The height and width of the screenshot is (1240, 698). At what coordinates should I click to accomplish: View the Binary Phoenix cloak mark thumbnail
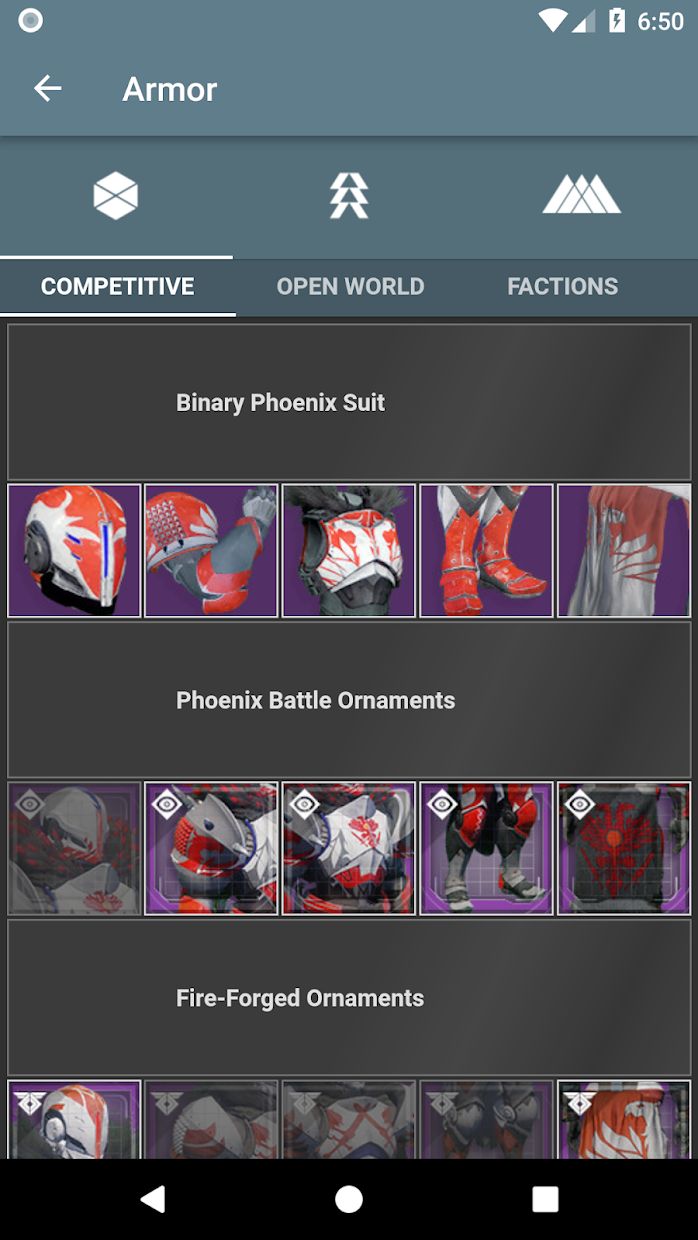pyautogui.click(x=623, y=550)
